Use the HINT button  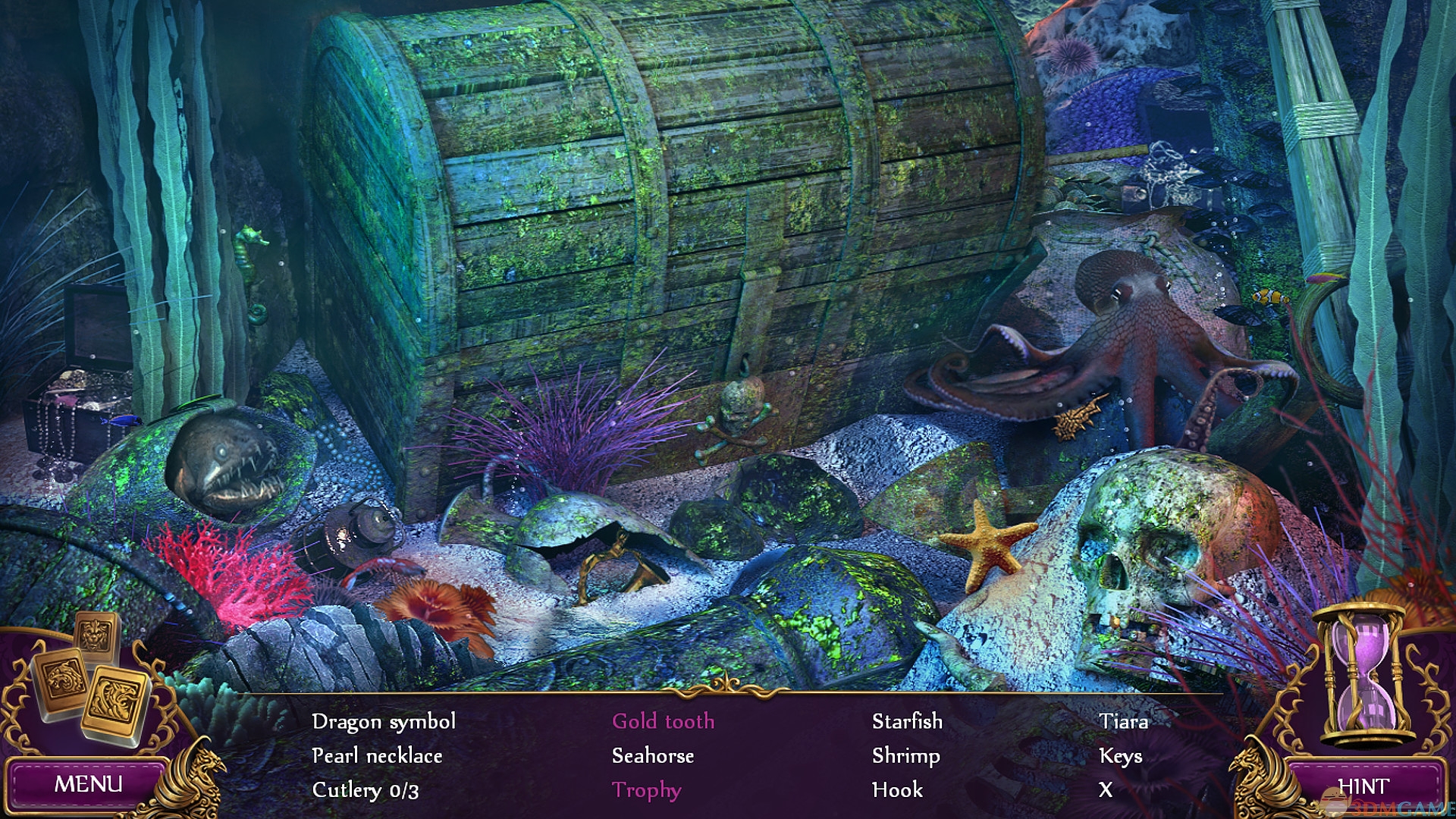(1363, 787)
